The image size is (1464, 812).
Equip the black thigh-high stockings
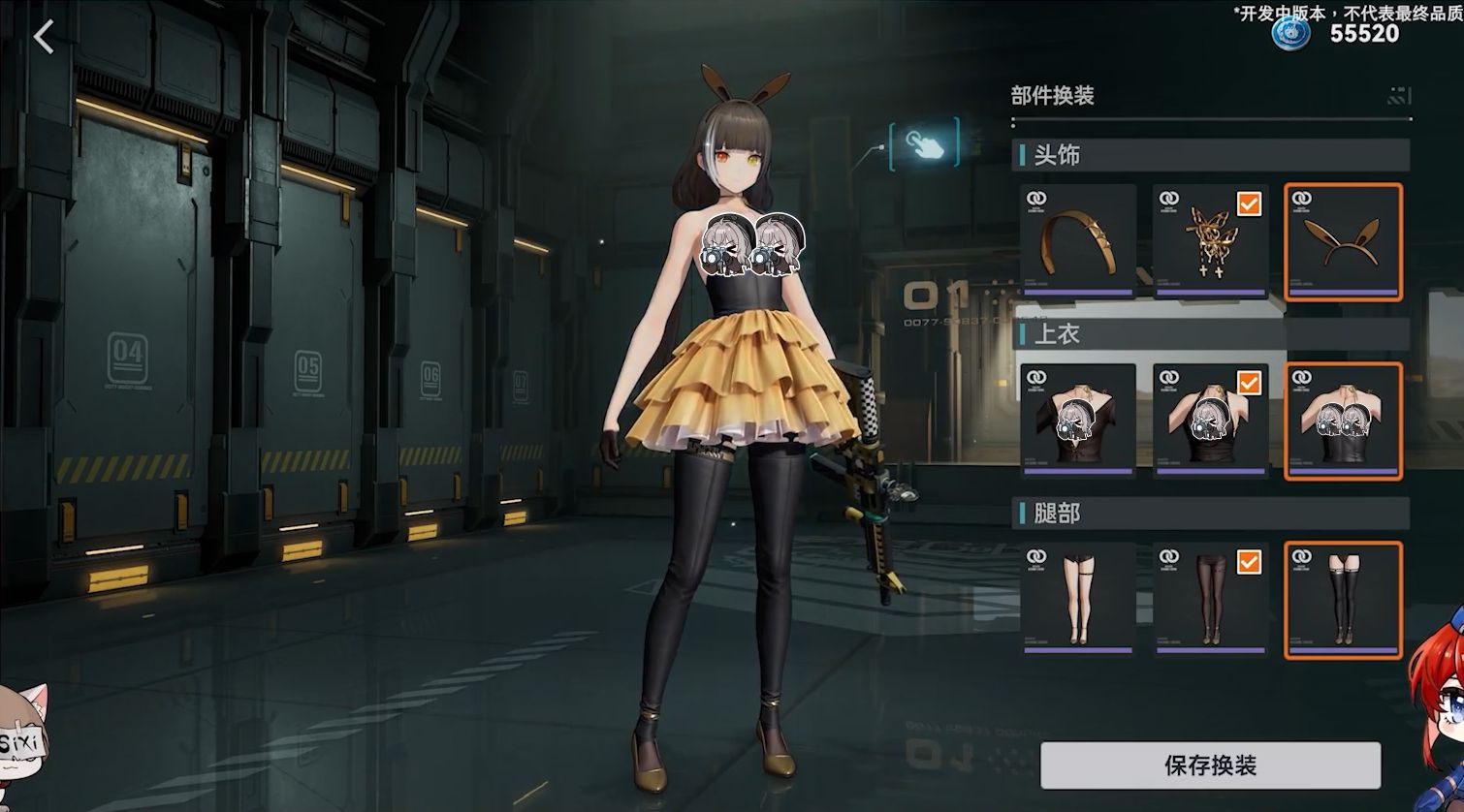1343,599
